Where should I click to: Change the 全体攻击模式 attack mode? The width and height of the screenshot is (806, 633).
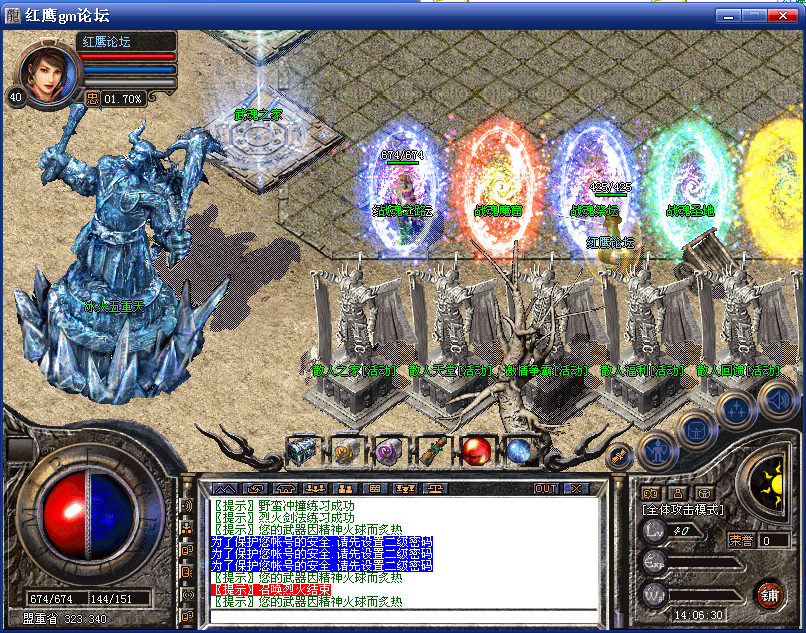683,510
